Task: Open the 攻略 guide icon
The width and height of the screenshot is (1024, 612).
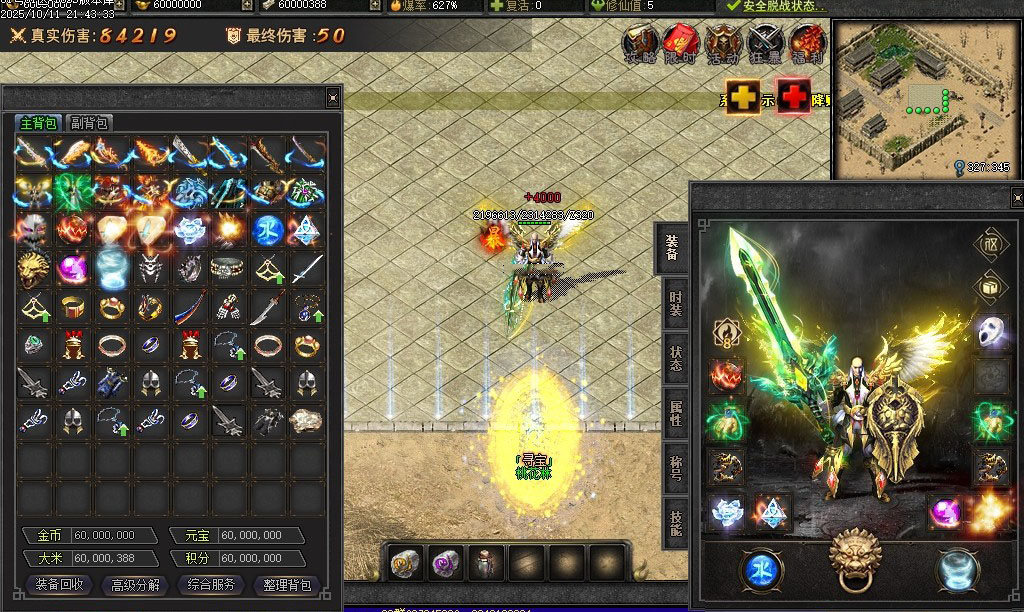Action: point(641,44)
